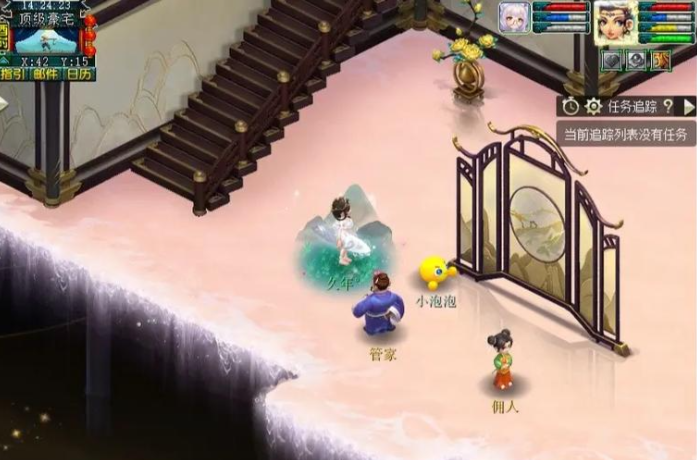Click the grey helmet status icon

point(636,59)
